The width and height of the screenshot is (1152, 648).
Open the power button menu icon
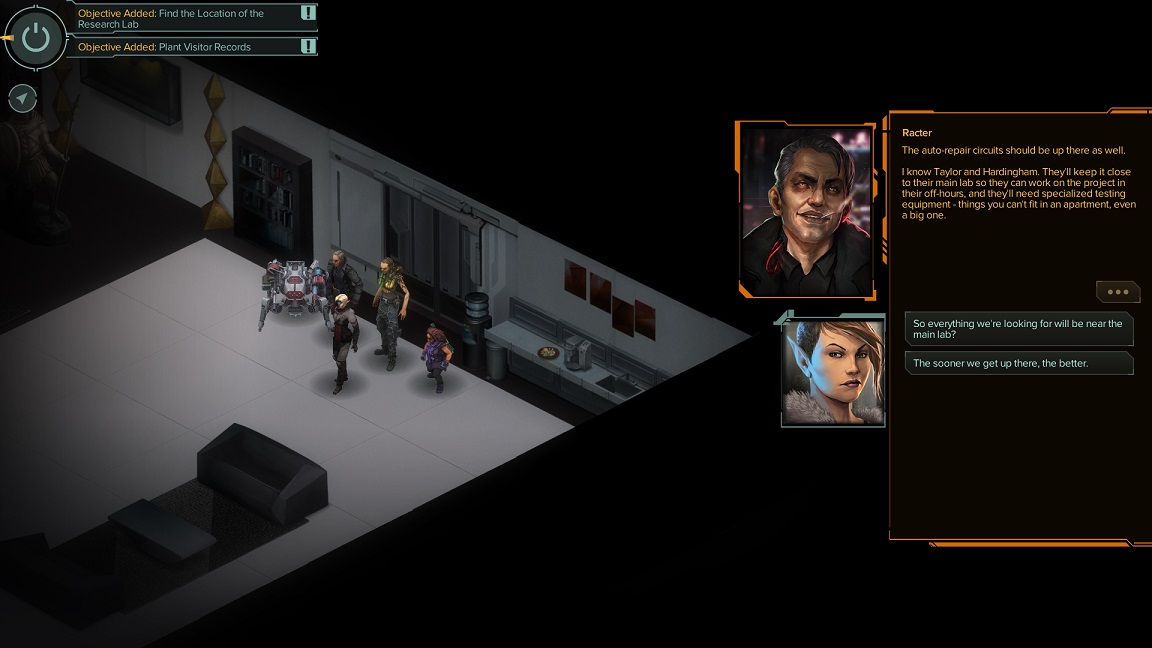tap(36, 38)
